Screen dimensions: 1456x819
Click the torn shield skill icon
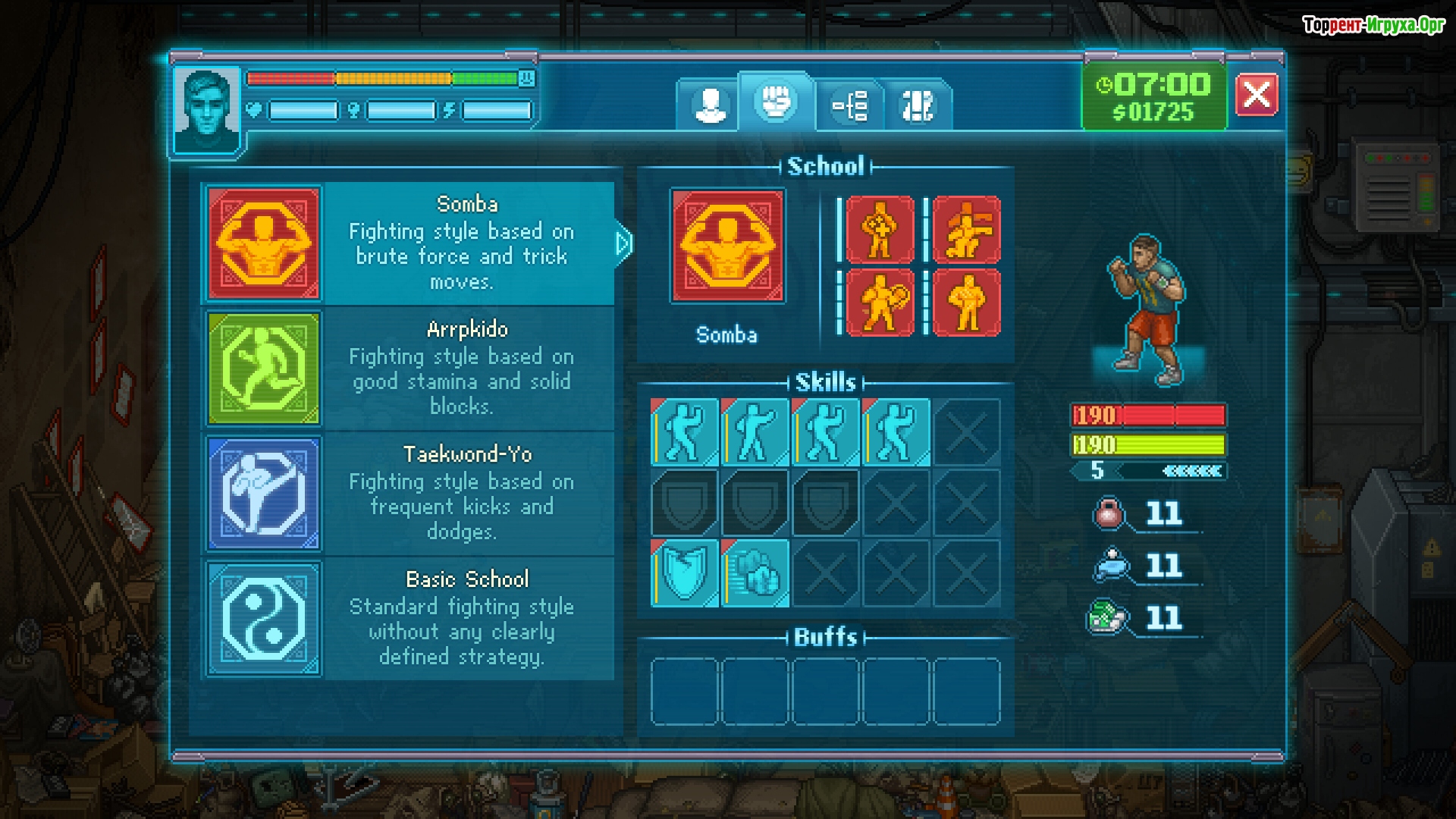click(x=685, y=574)
